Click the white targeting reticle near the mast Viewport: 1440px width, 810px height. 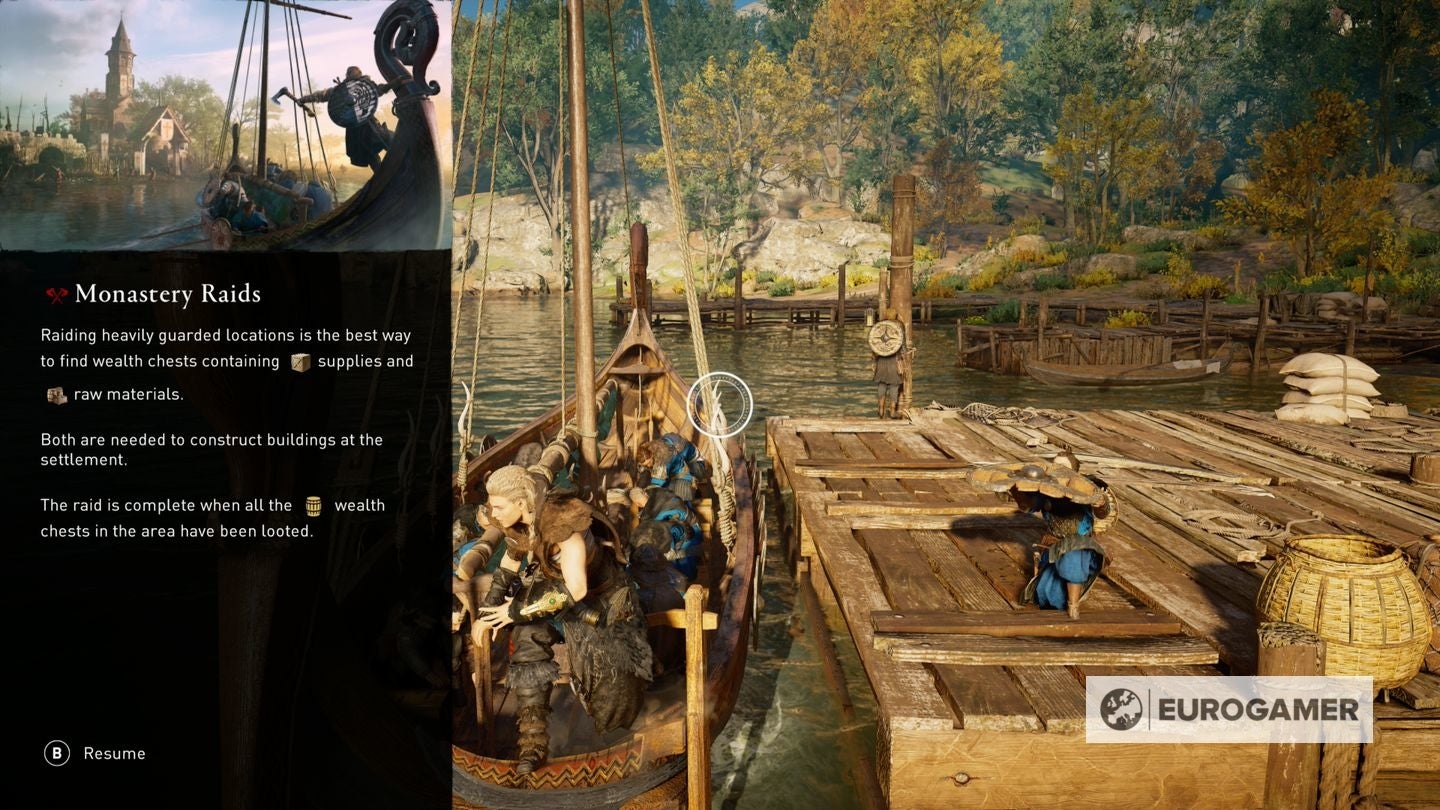tap(722, 404)
